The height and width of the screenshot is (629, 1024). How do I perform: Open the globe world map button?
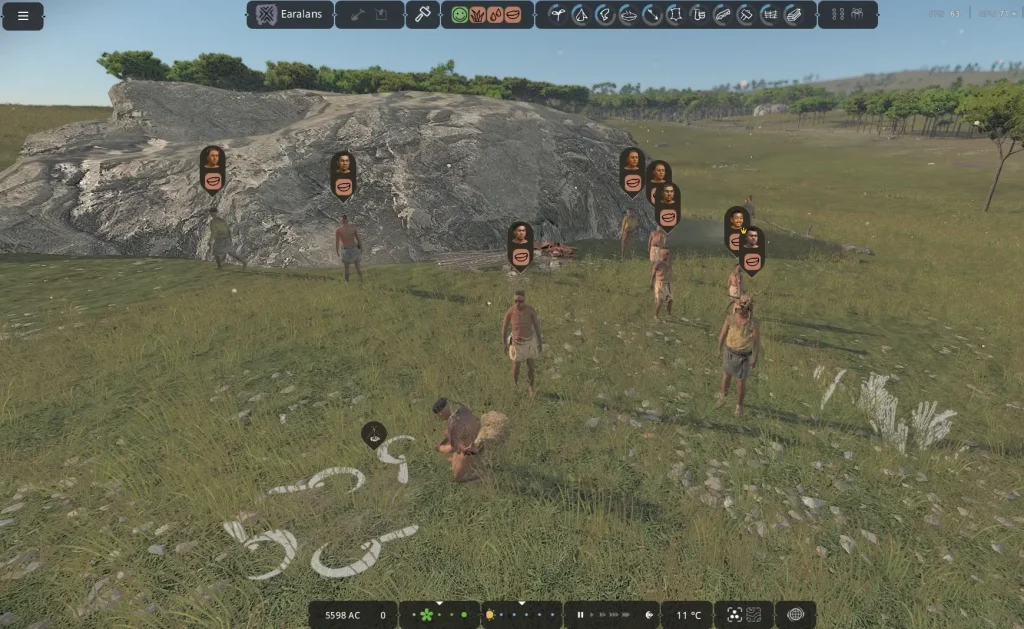click(x=795, y=615)
